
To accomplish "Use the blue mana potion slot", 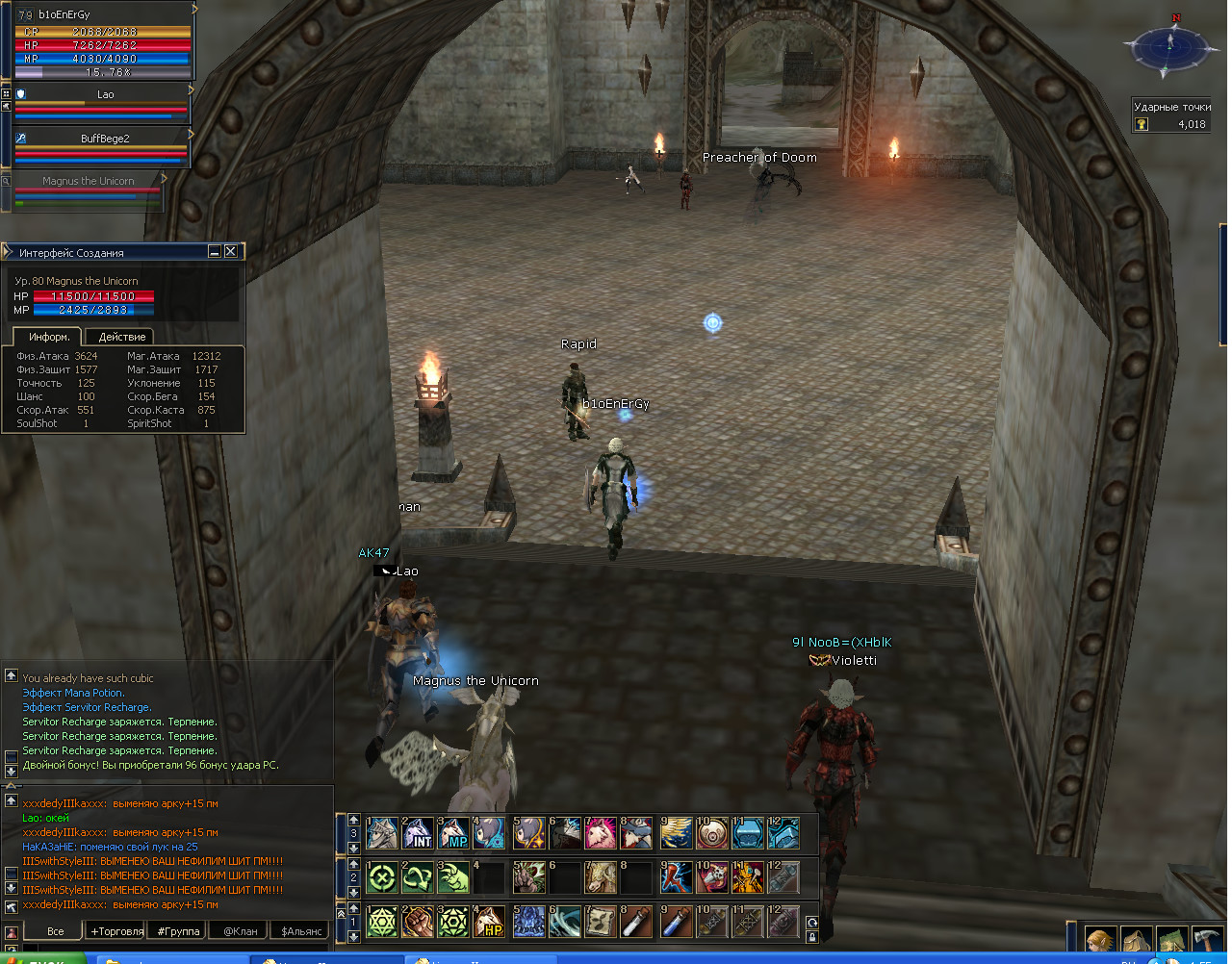I will point(677,922).
